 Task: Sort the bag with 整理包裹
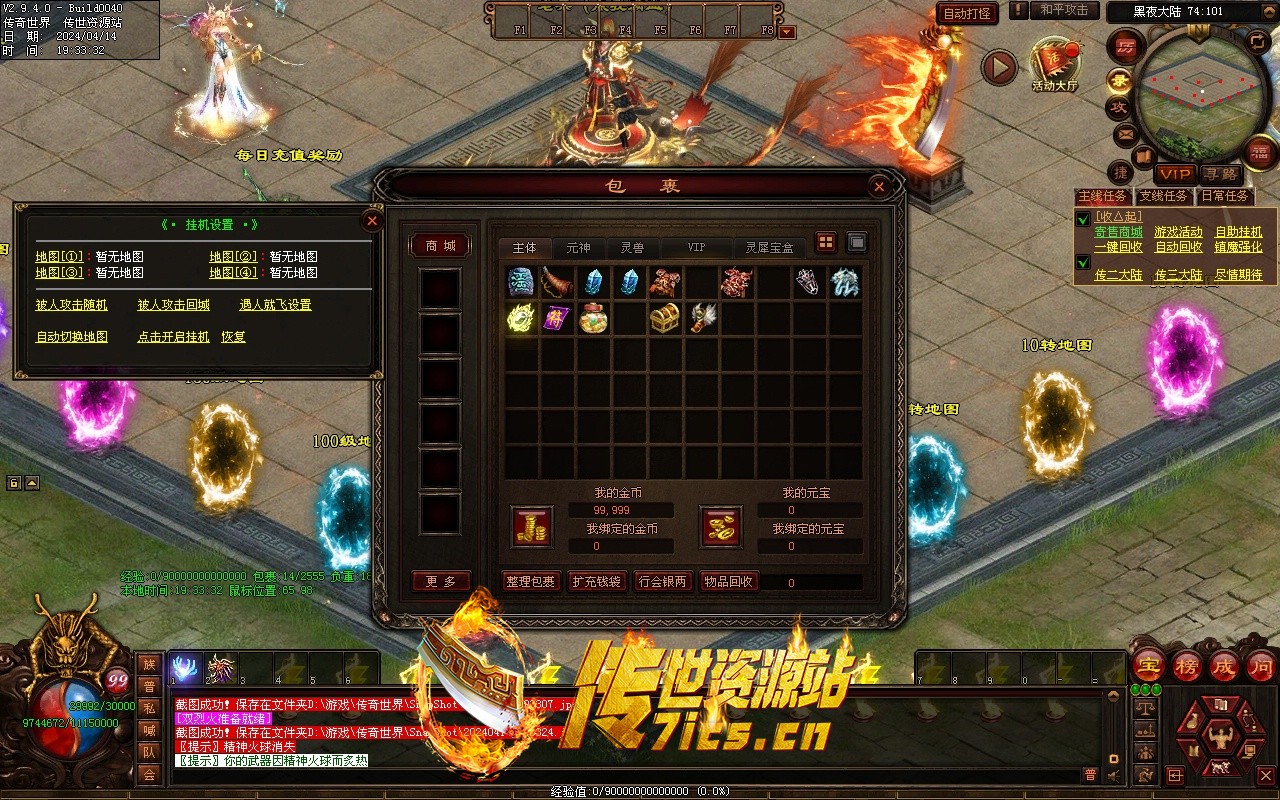coord(531,581)
